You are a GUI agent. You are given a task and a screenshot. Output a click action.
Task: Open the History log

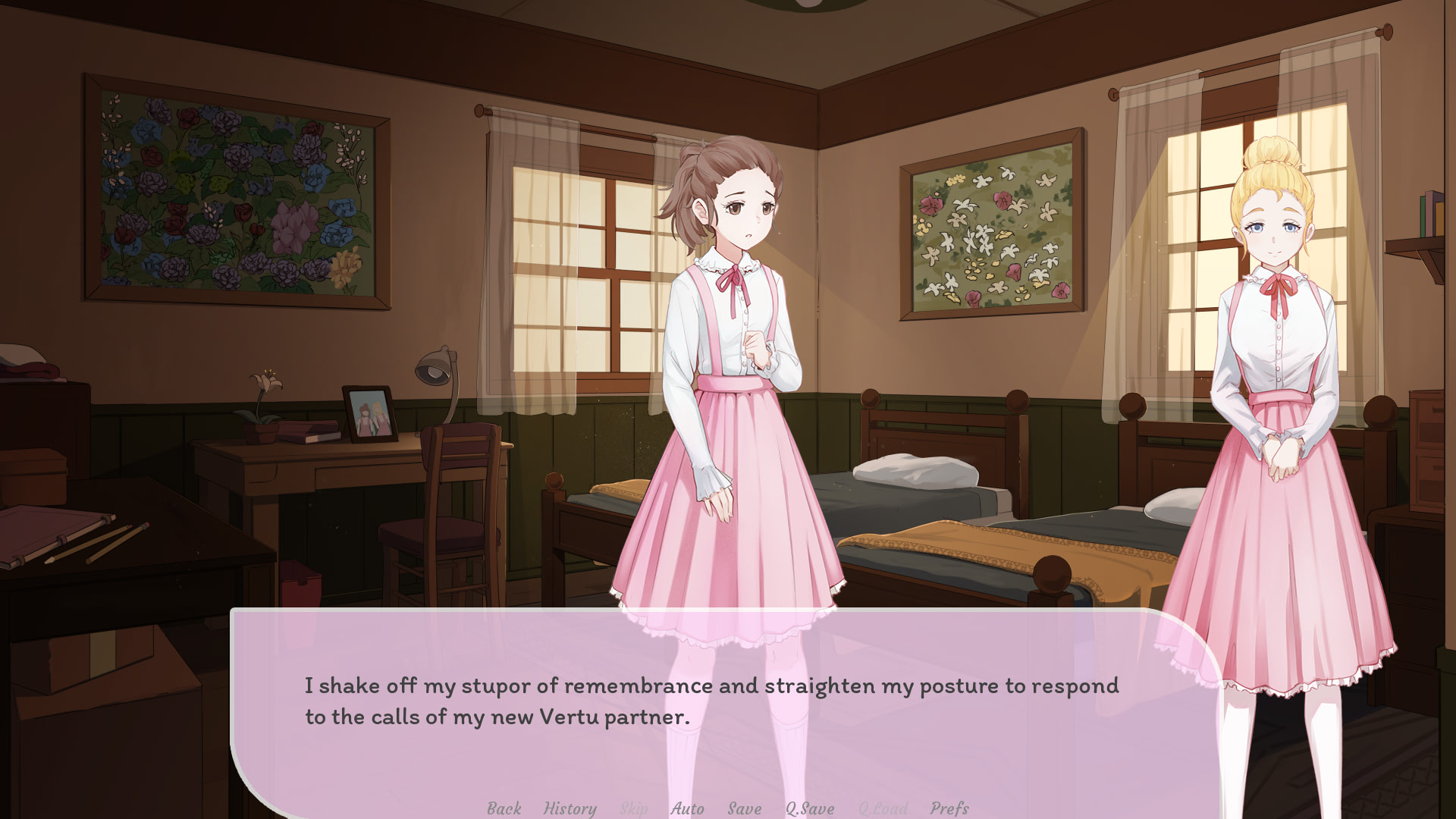click(x=570, y=808)
